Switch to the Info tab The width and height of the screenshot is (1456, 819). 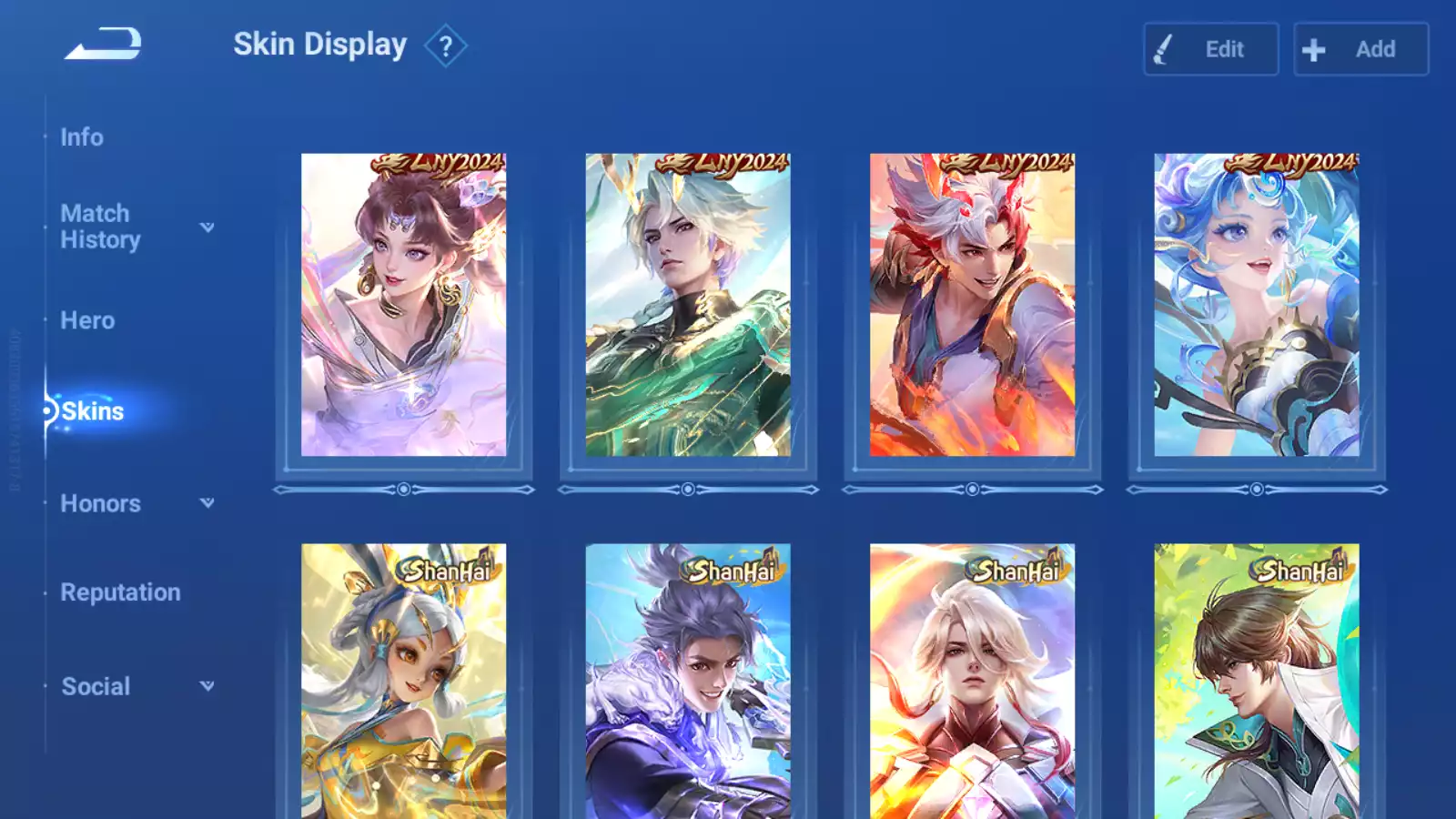pos(82,137)
